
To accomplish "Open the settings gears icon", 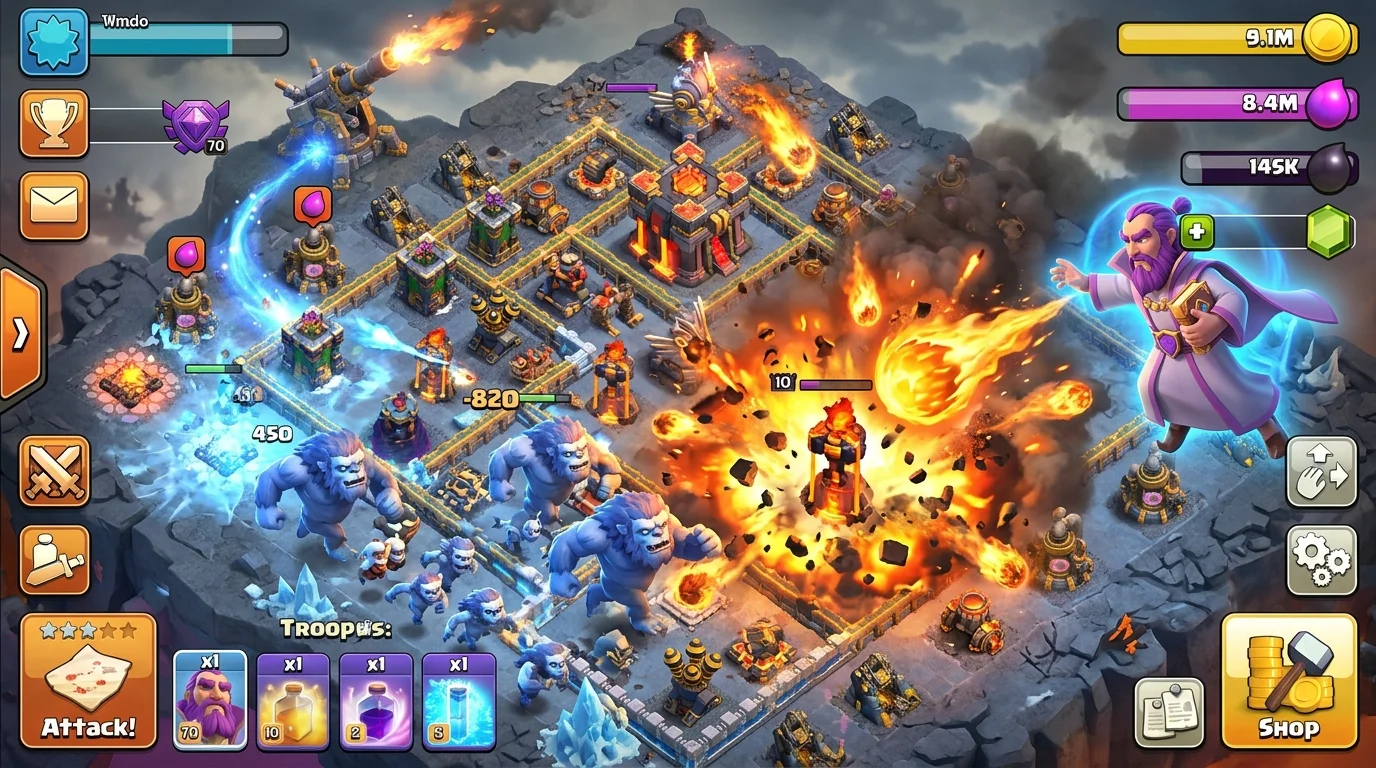I will (1321, 560).
